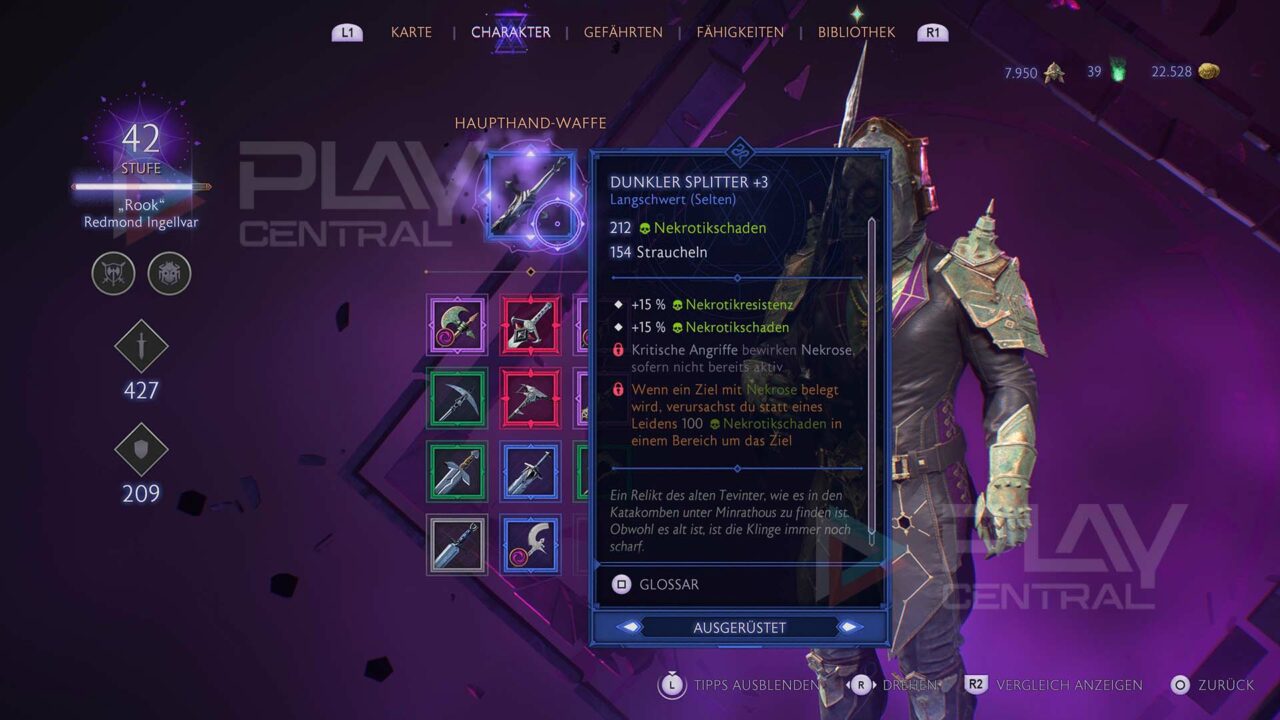Select the purple-framed axe weapon slot
Viewport: 1280px width, 720px height.
(457, 325)
